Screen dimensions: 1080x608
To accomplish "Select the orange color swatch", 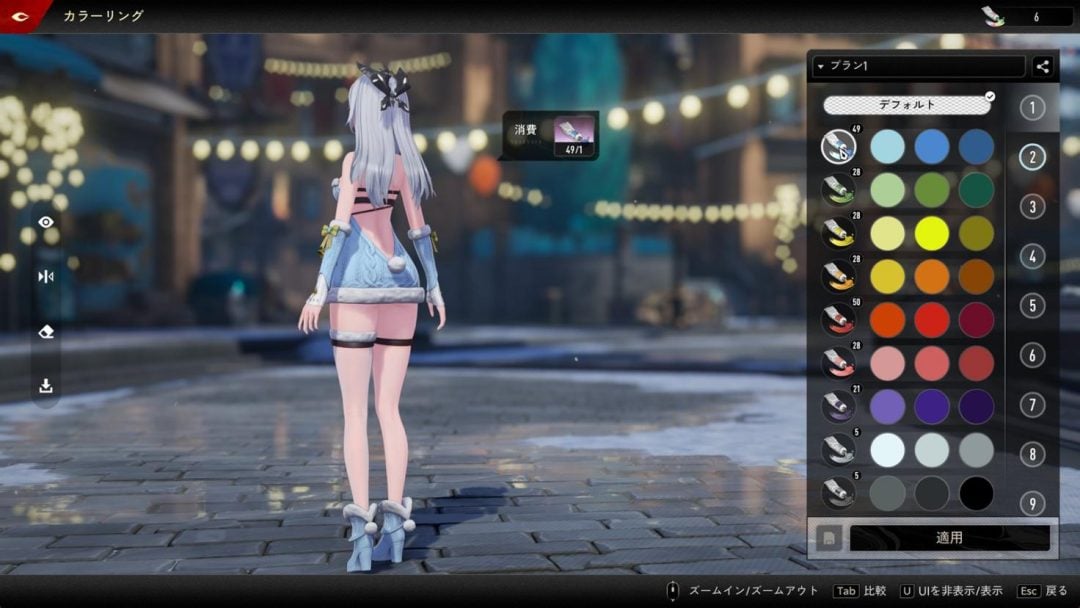I will tap(932, 277).
